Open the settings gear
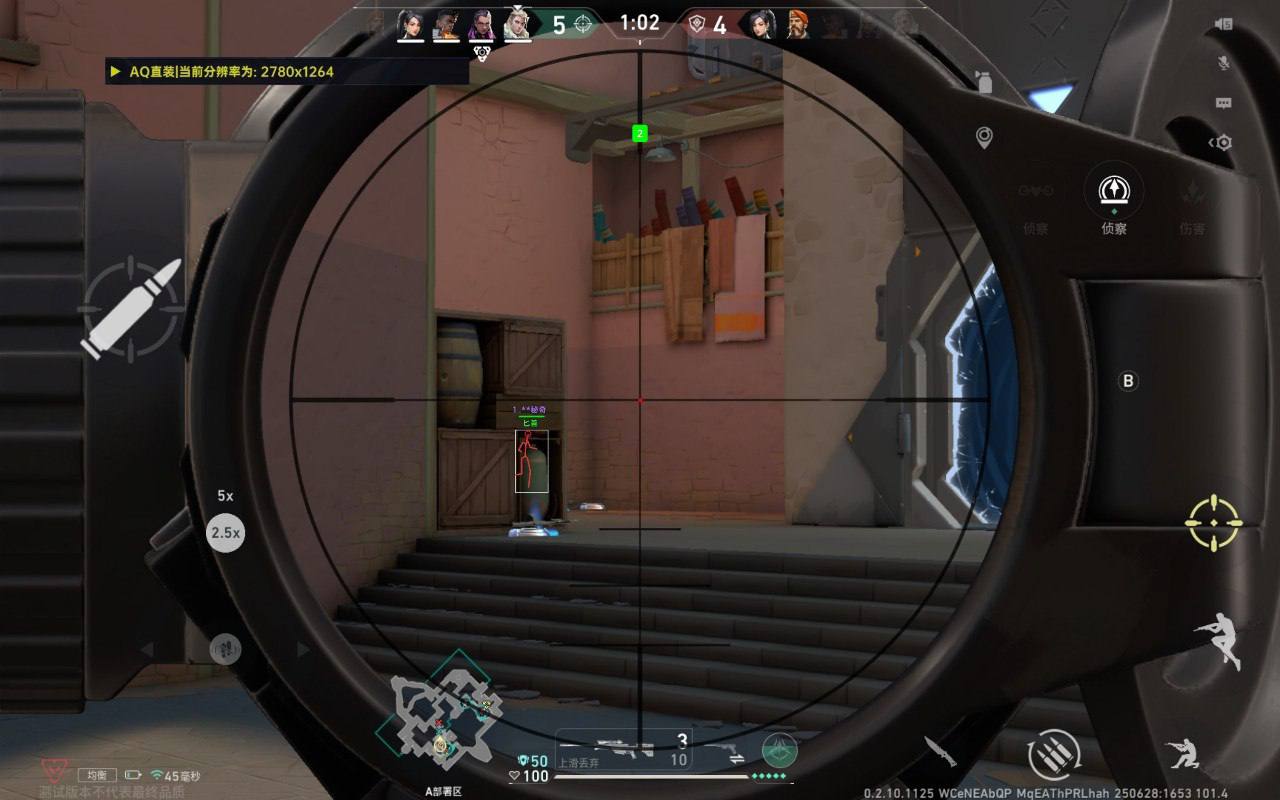Image resolution: width=1280 pixels, height=800 pixels. (x=1223, y=143)
